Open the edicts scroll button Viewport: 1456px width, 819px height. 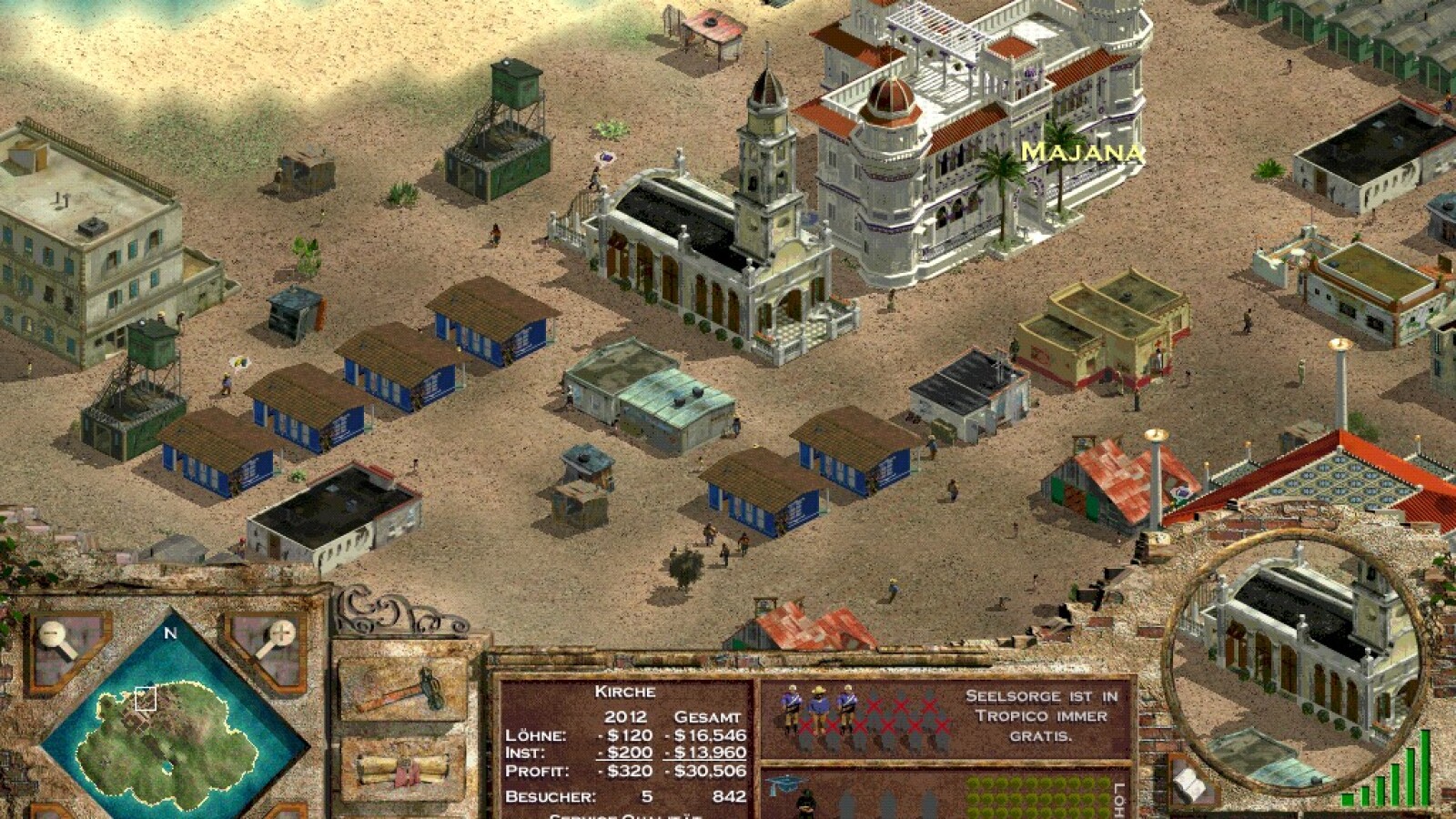401,767
